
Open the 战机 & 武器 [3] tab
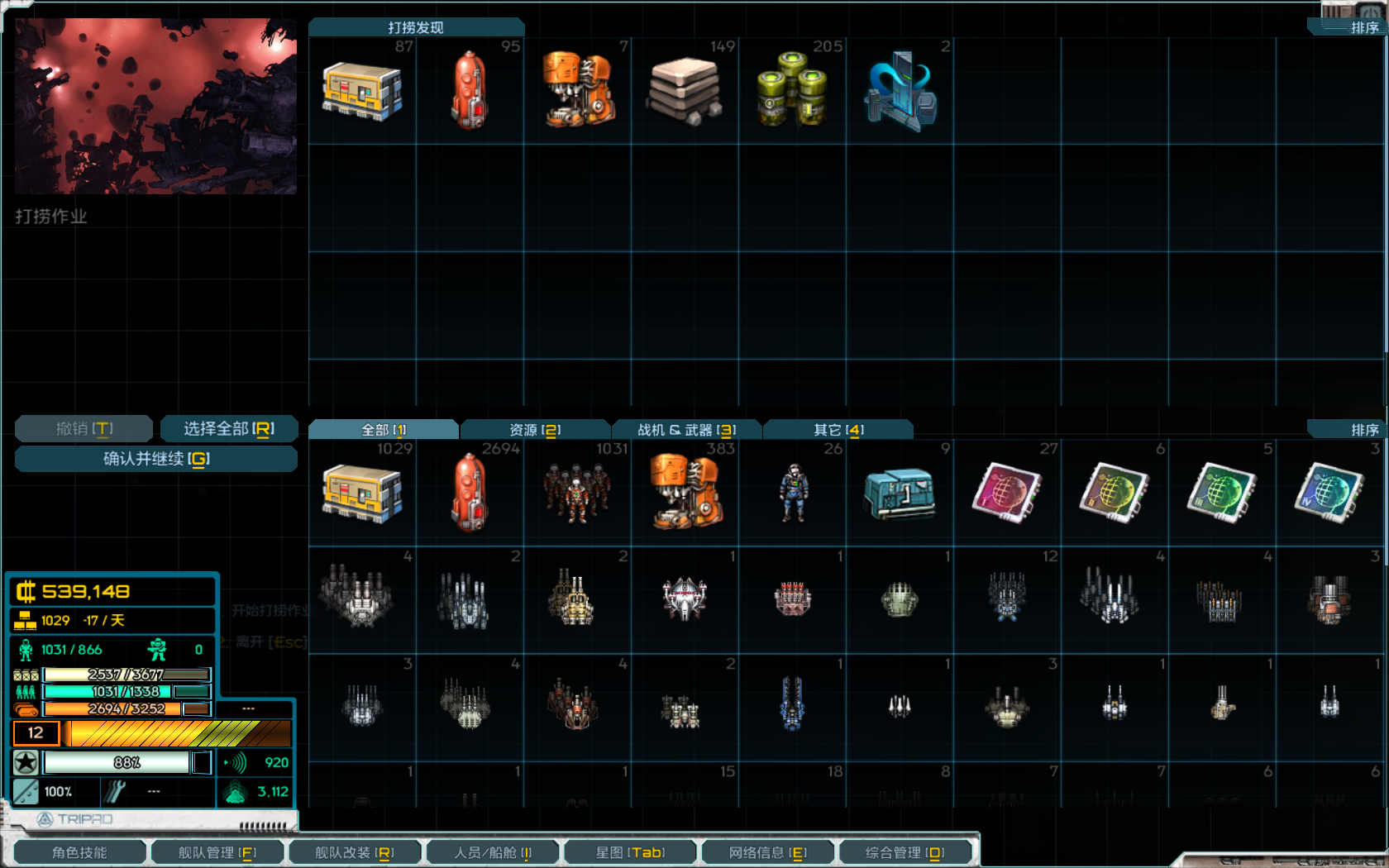686,429
